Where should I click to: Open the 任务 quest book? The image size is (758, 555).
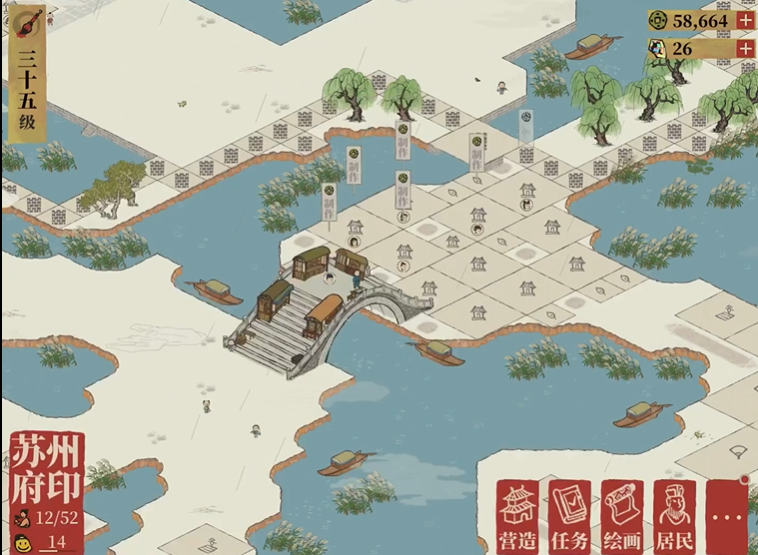point(571,515)
